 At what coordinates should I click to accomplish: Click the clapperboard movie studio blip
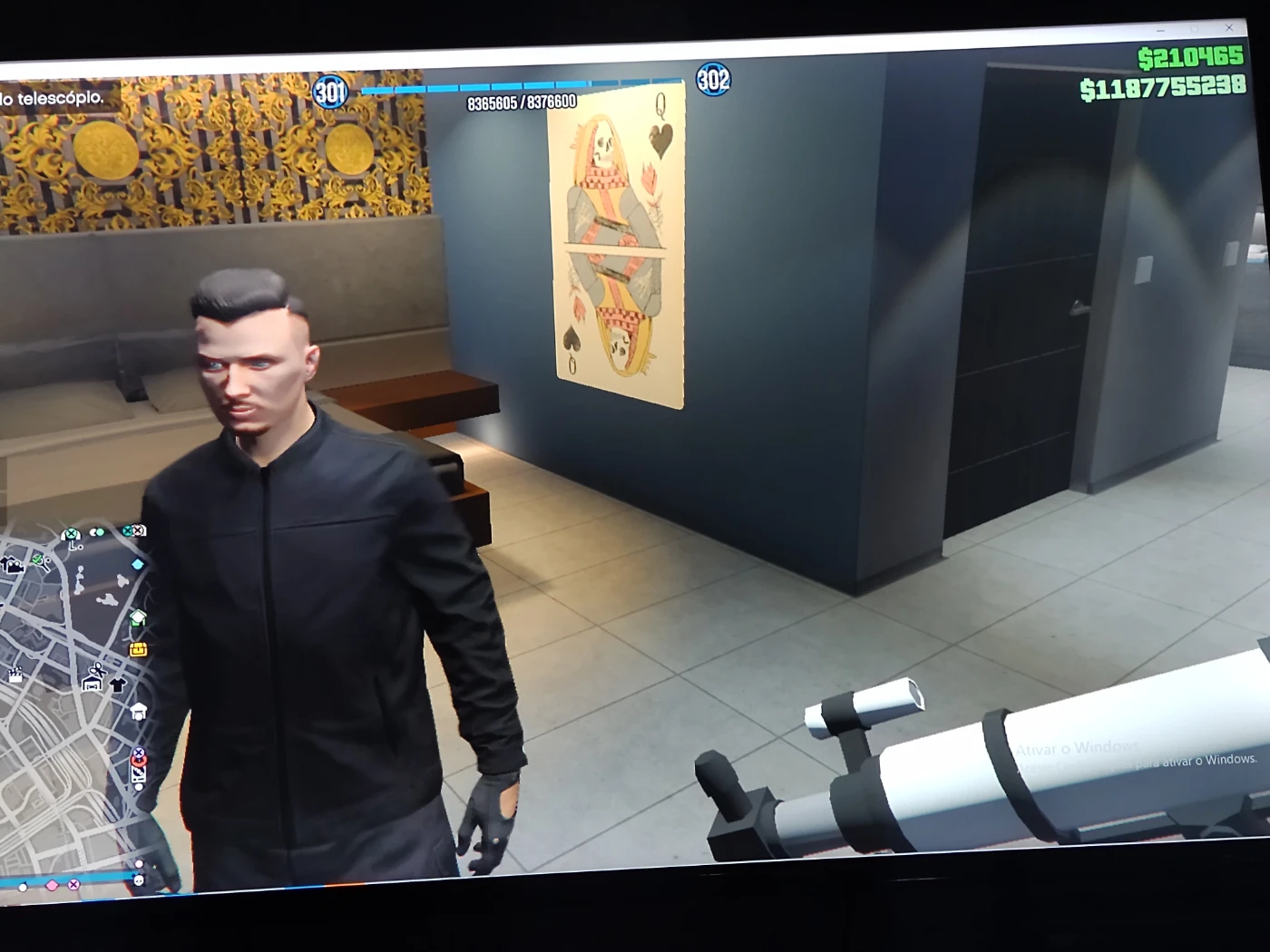pos(15,674)
